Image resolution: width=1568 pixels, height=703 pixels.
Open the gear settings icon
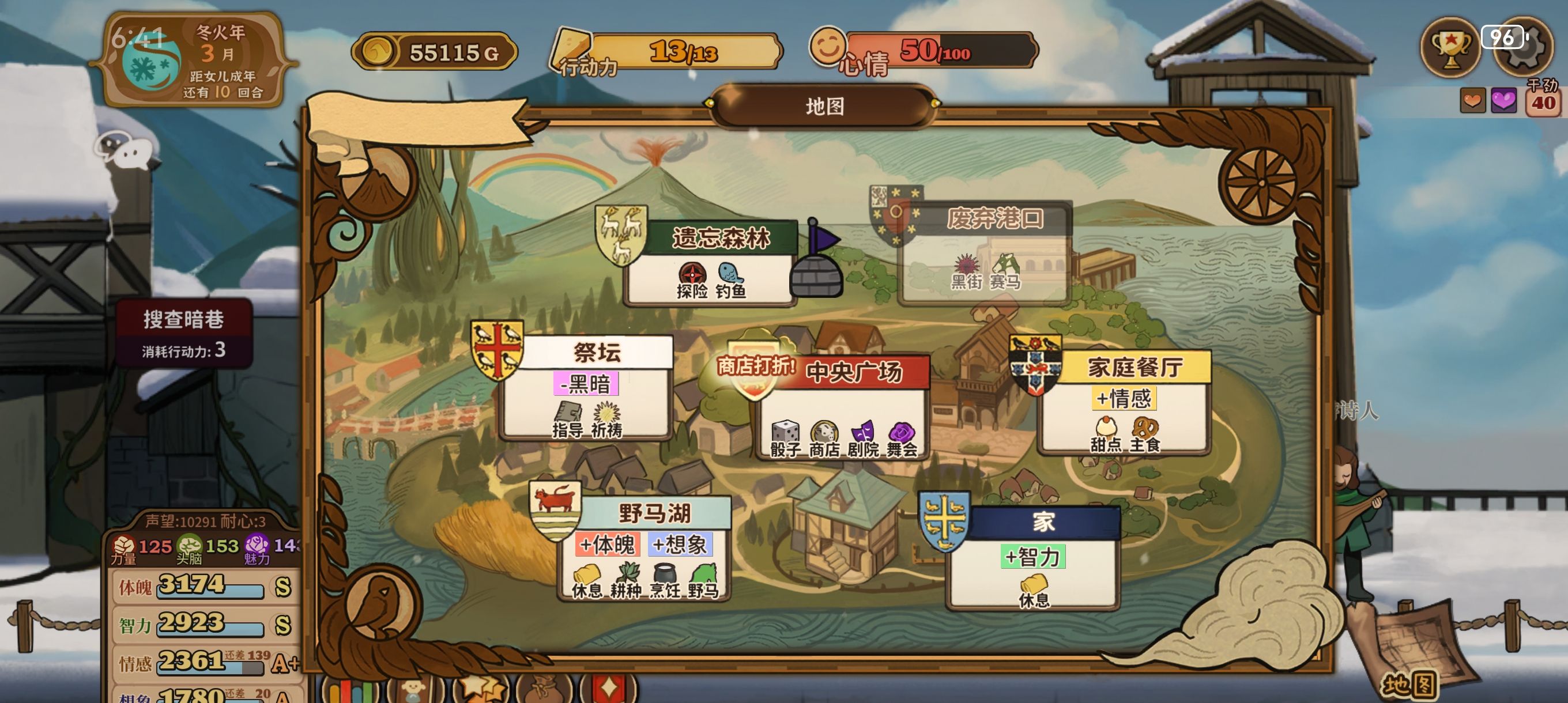[x=1523, y=49]
